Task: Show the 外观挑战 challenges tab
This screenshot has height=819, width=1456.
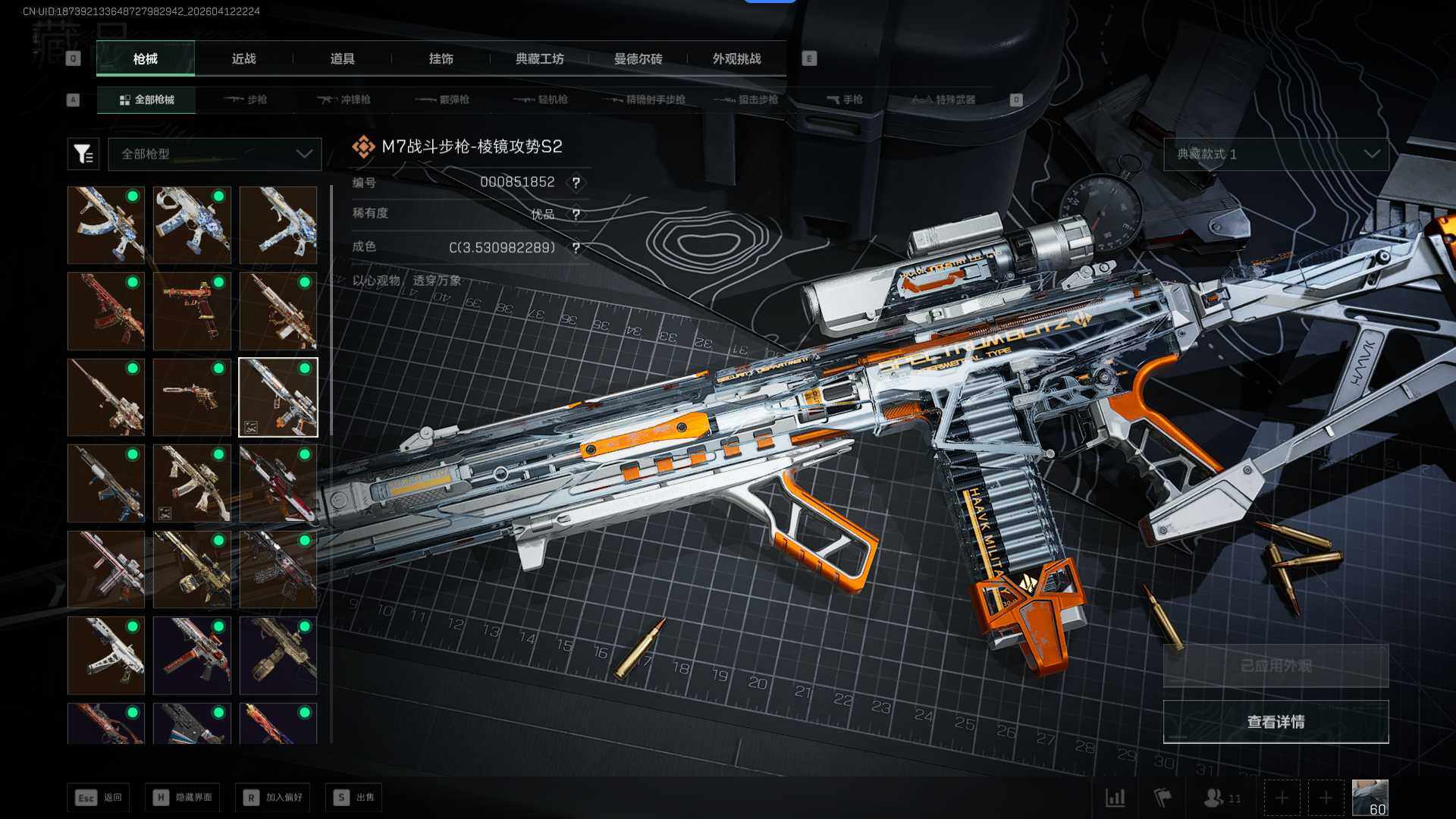Action: (736, 59)
